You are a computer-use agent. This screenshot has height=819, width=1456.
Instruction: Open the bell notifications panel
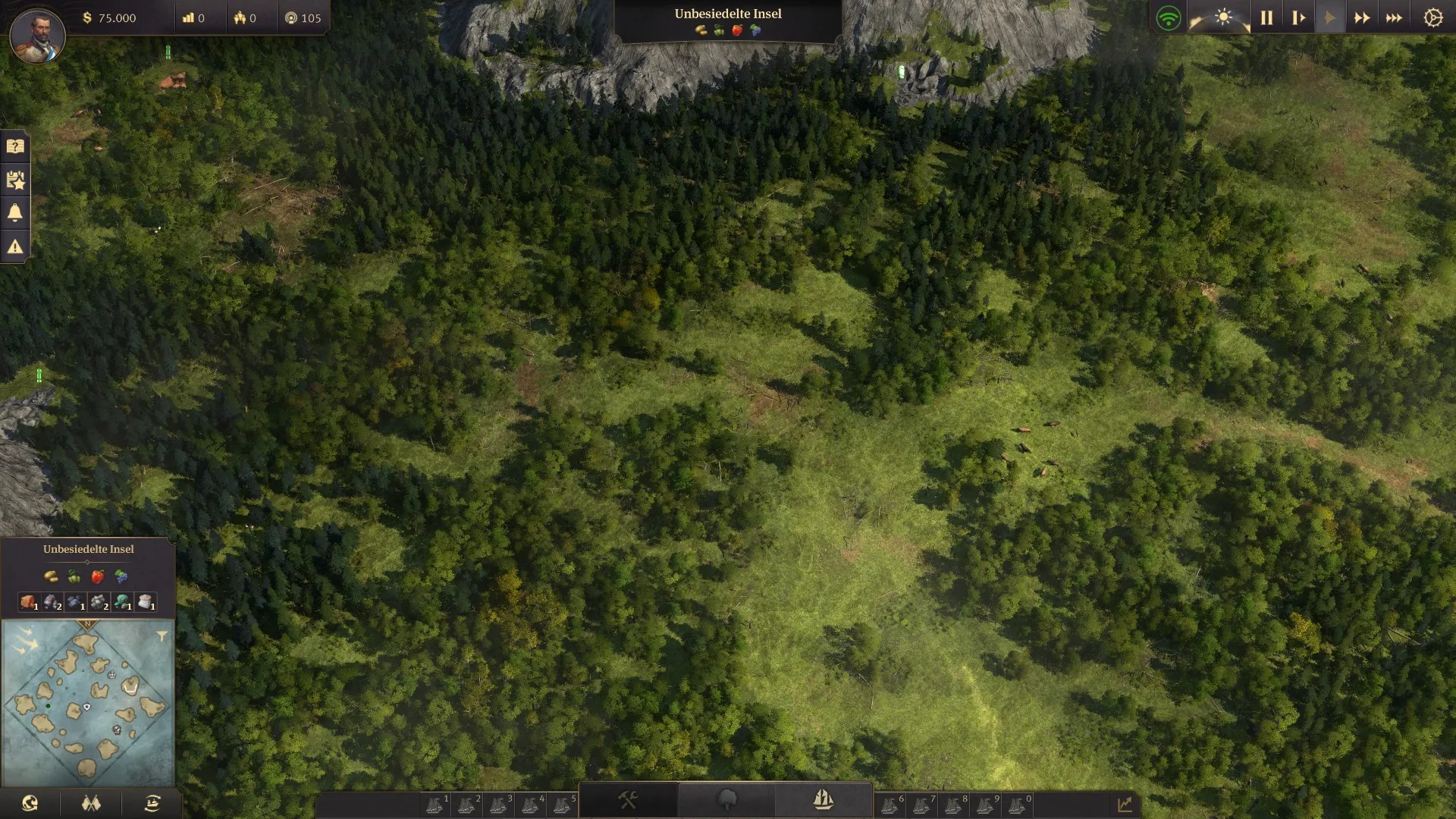click(x=15, y=213)
